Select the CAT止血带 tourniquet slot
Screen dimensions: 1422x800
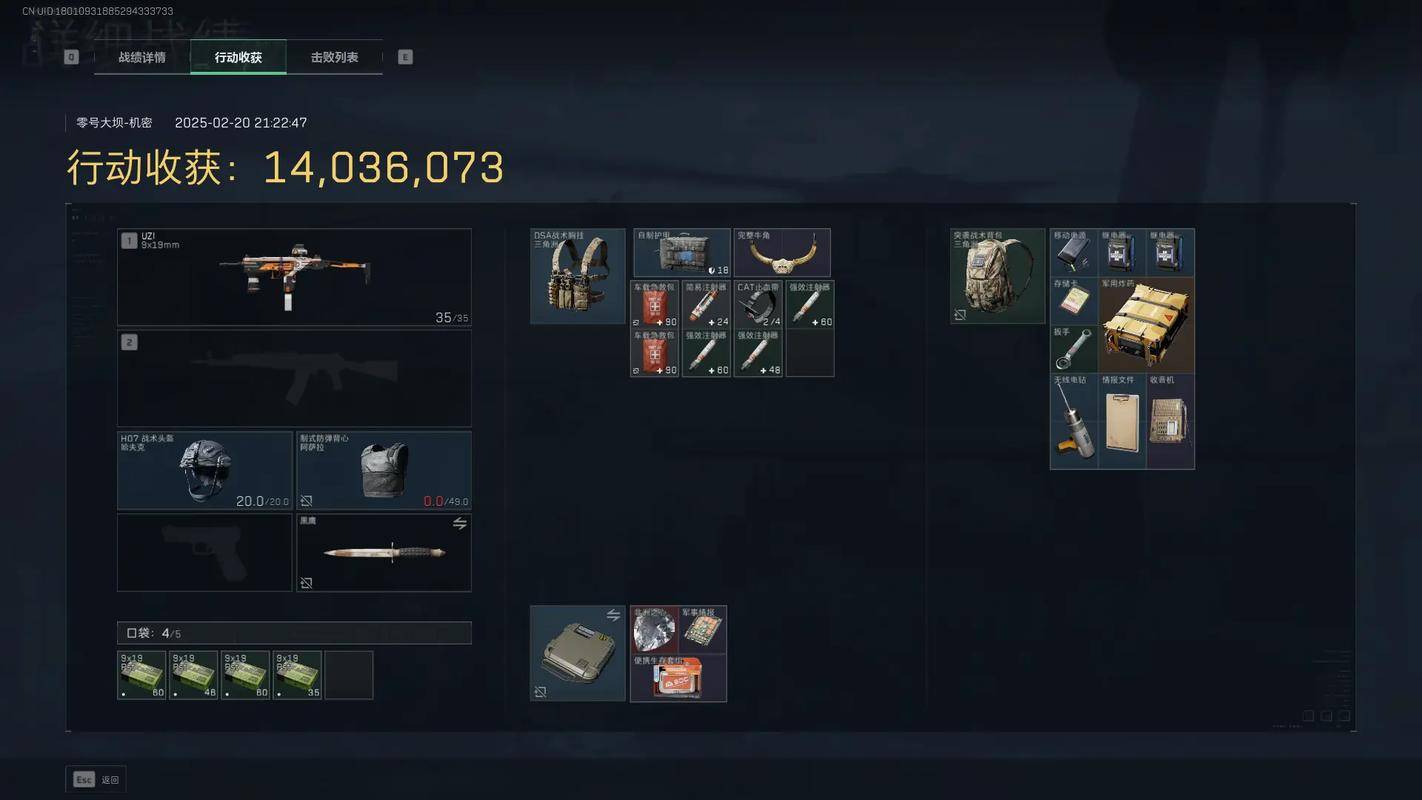tap(758, 304)
